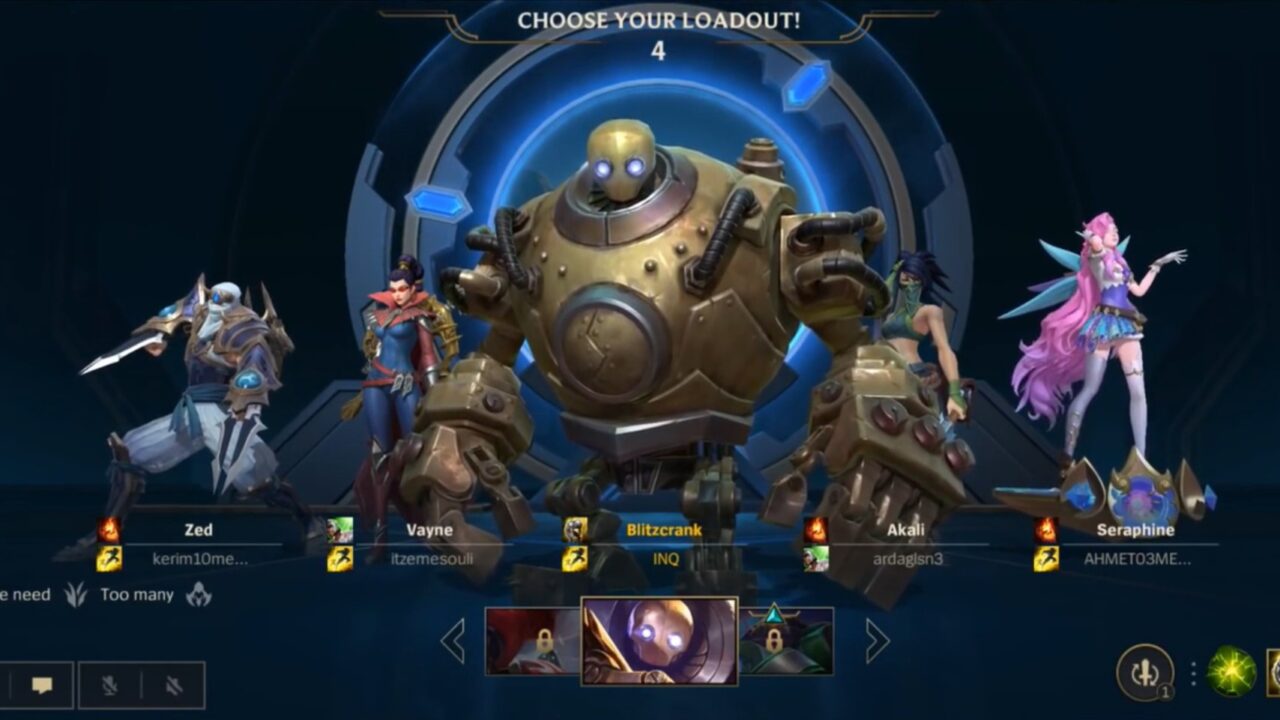Toggle voice chat speaker mute
This screenshot has width=1280, height=720.
tap(172, 686)
